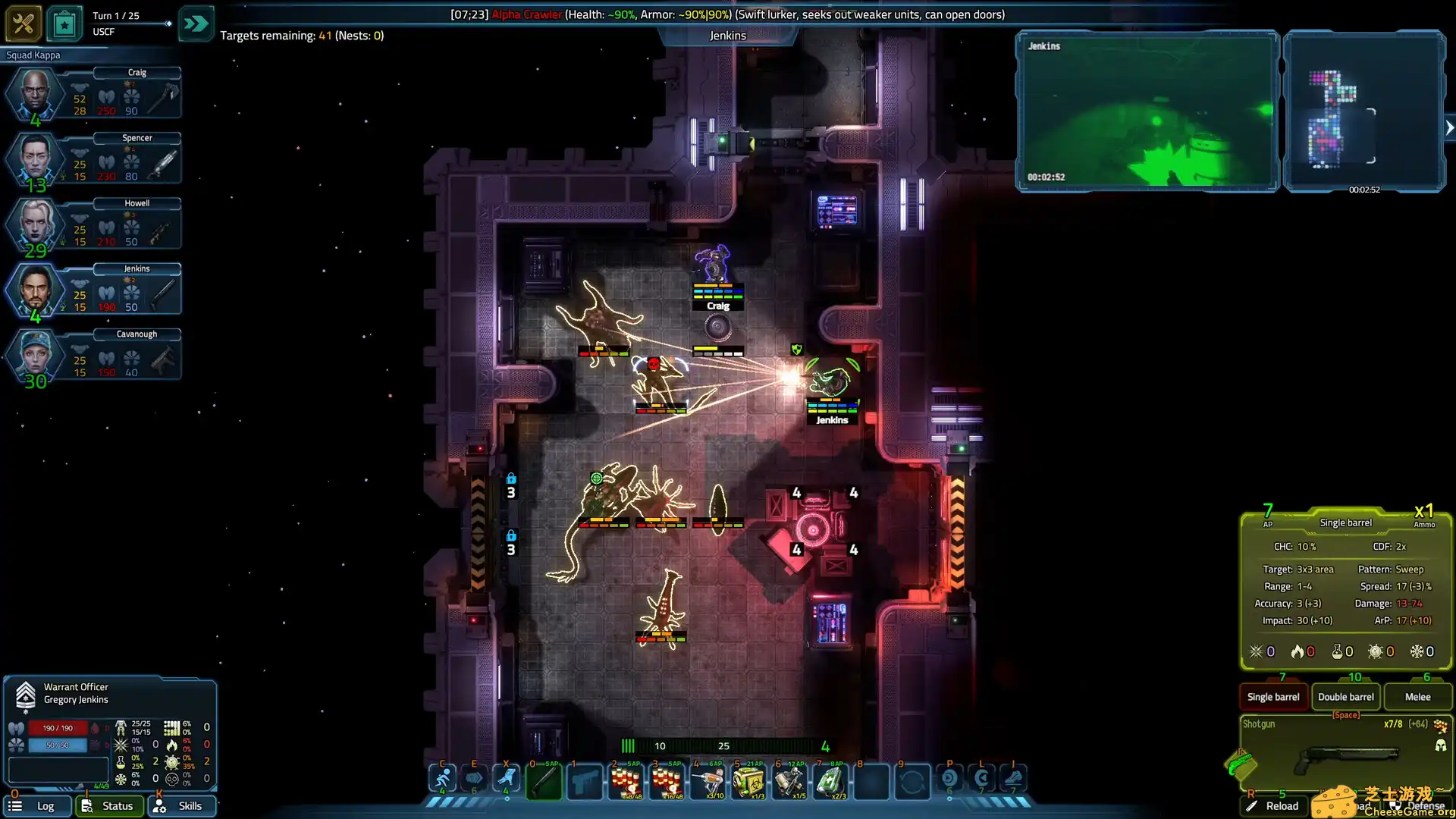Screen dimensions: 1456x819
Task: Select squad member Craig's portrait
Action: pyautogui.click(x=34, y=93)
